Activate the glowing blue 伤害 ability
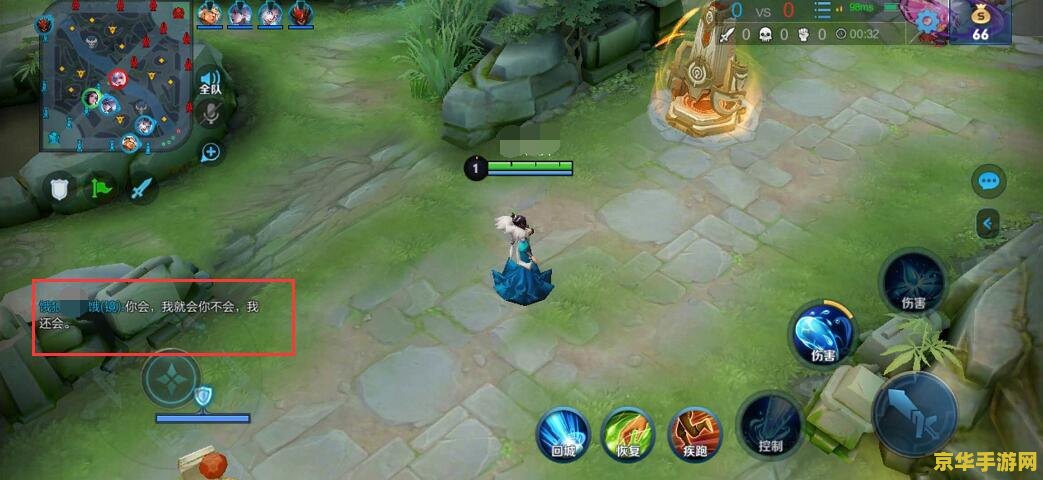The height and width of the screenshot is (480, 1043). 823,333
